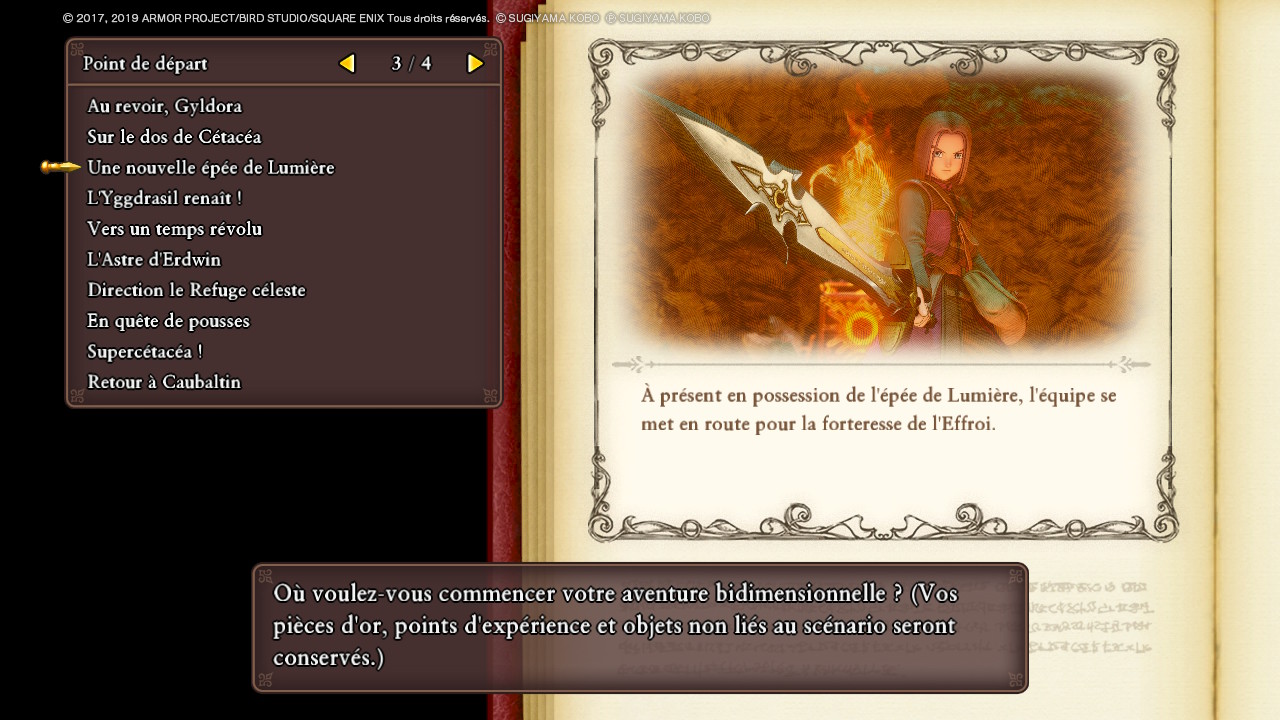
Task: Choose "Sur le dos de Cétacéa" entry
Action: (x=174, y=137)
